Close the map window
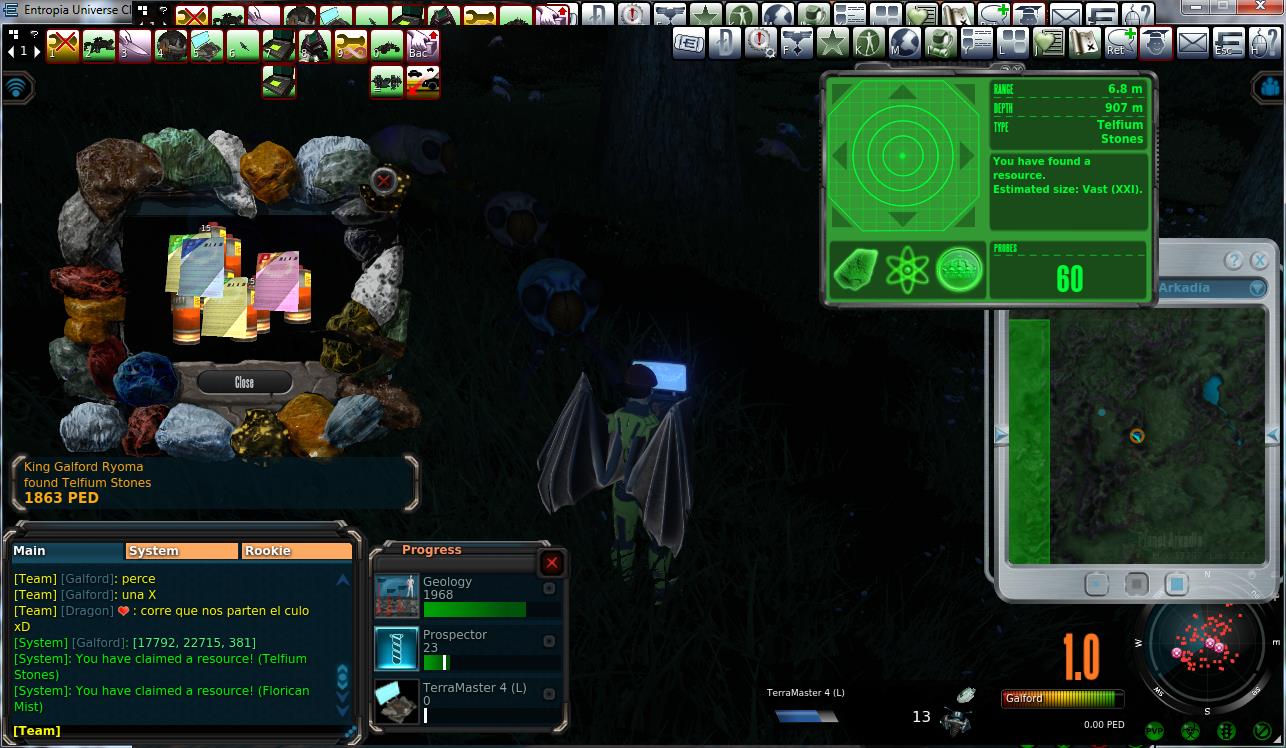This screenshot has height=748, width=1286. pyautogui.click(x=1259, y=261)
